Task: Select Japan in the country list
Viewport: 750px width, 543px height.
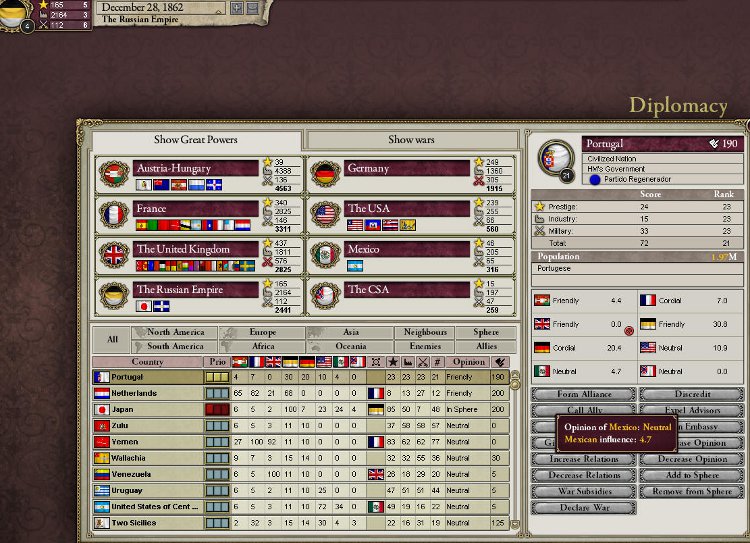Action: coord(150,409)
